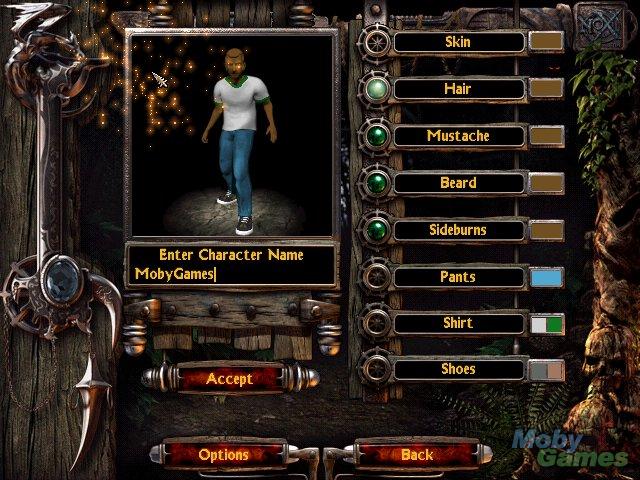The image size is (640, 480).
Task: Select the Skin option button
Action: tap(458, 42)
